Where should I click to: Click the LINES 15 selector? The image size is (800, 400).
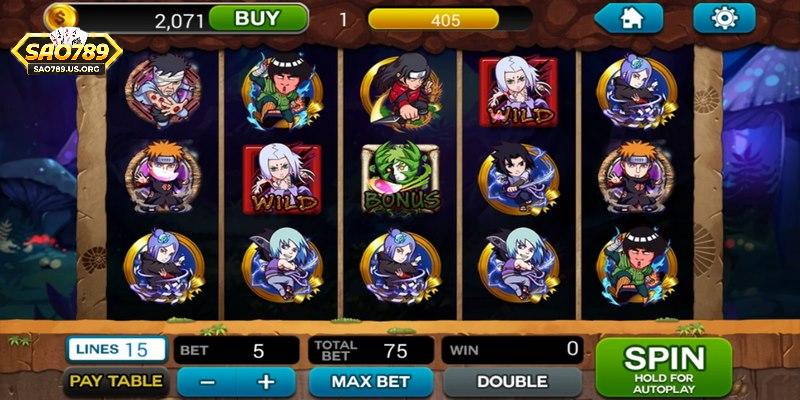(116, 349)
